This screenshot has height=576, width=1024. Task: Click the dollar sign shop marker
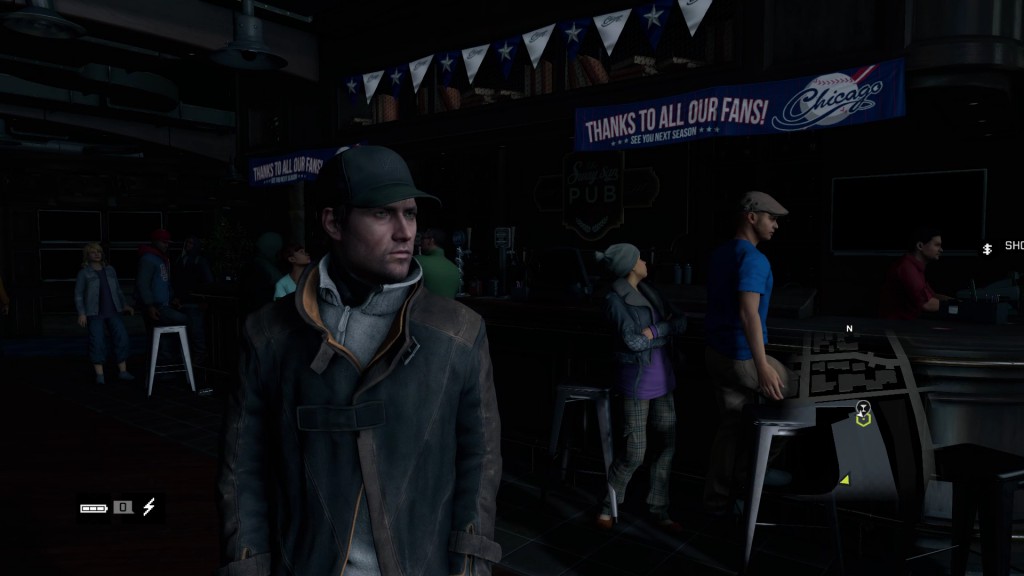987,247
